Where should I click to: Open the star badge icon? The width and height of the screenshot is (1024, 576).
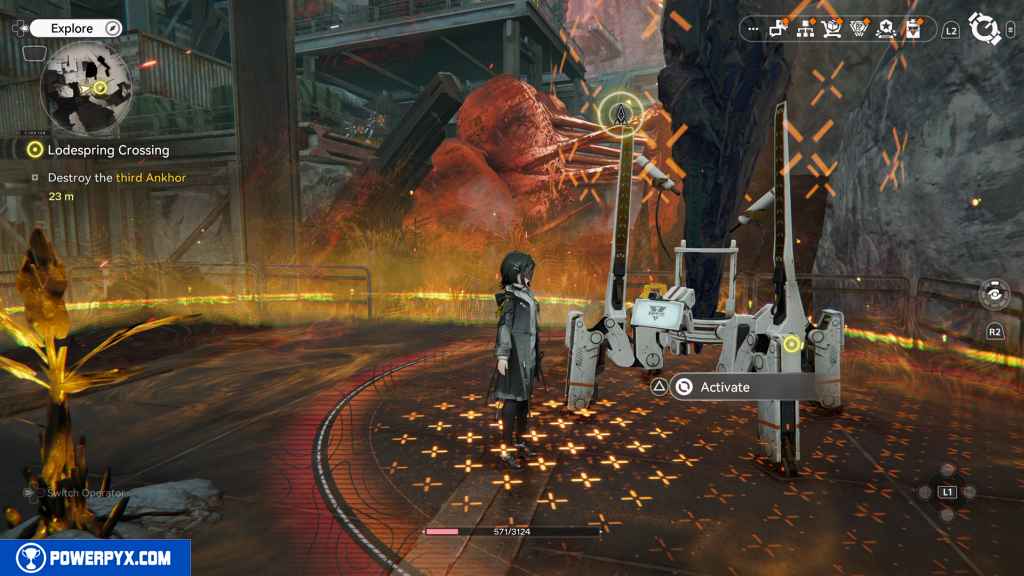(884, 29)
